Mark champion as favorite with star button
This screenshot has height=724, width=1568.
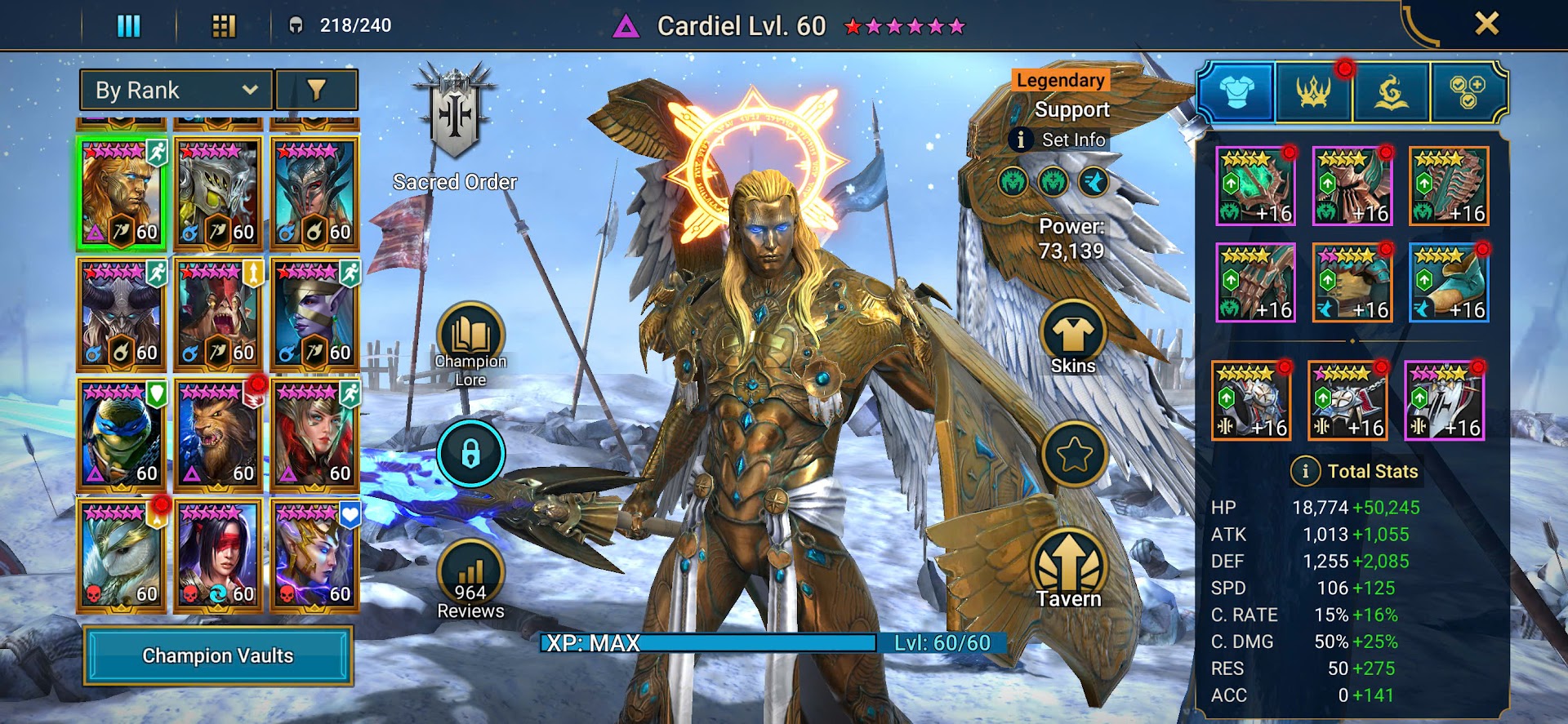pos(1074,455)
